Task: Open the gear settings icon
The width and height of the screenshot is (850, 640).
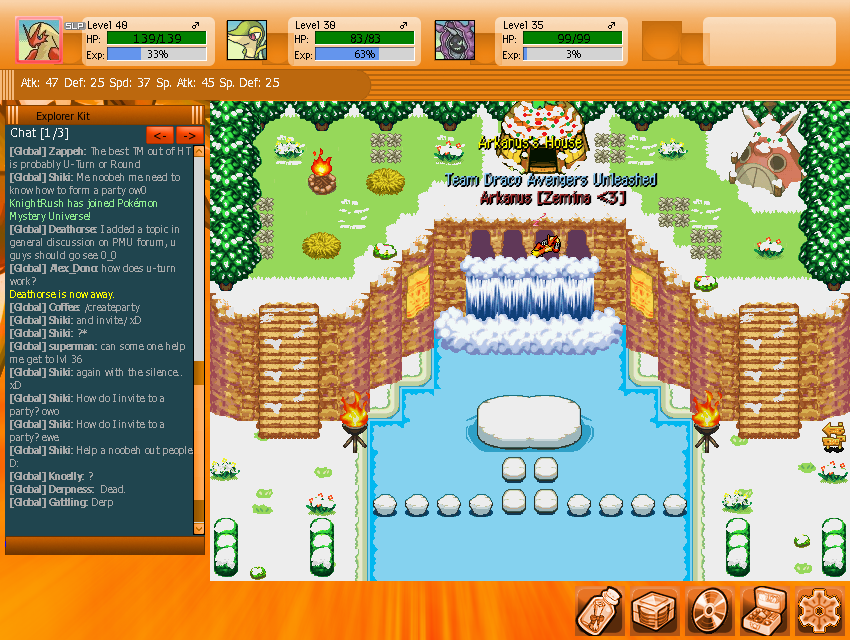Action: coord(821,610)
